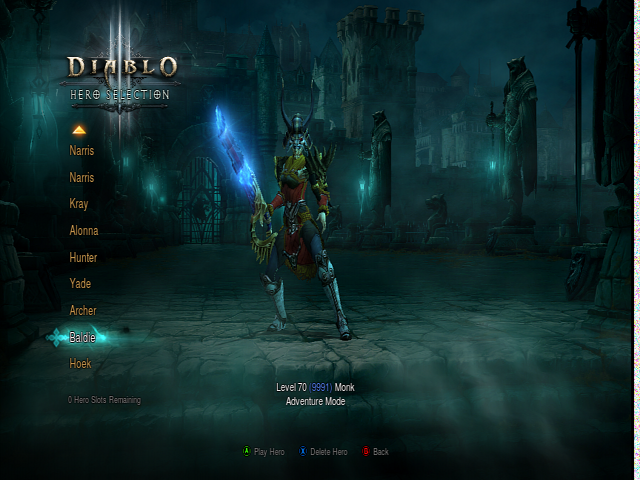Pick the Hunter hero entry

point(83,258)
